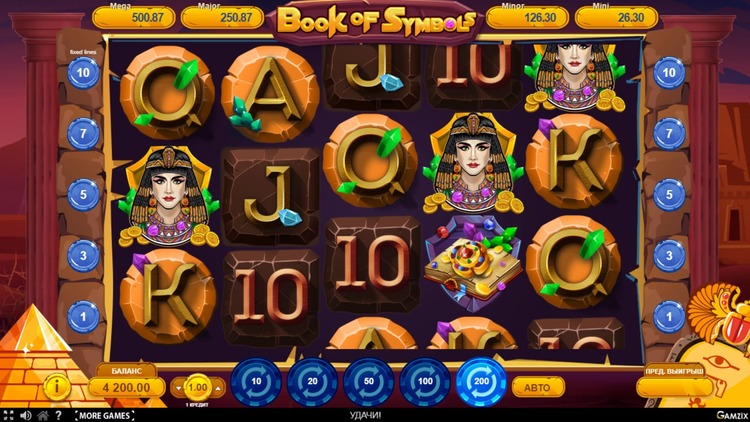Spin with the 20 bet chip
The width and height of the screenshot is (750, 422).
(312, 383)
